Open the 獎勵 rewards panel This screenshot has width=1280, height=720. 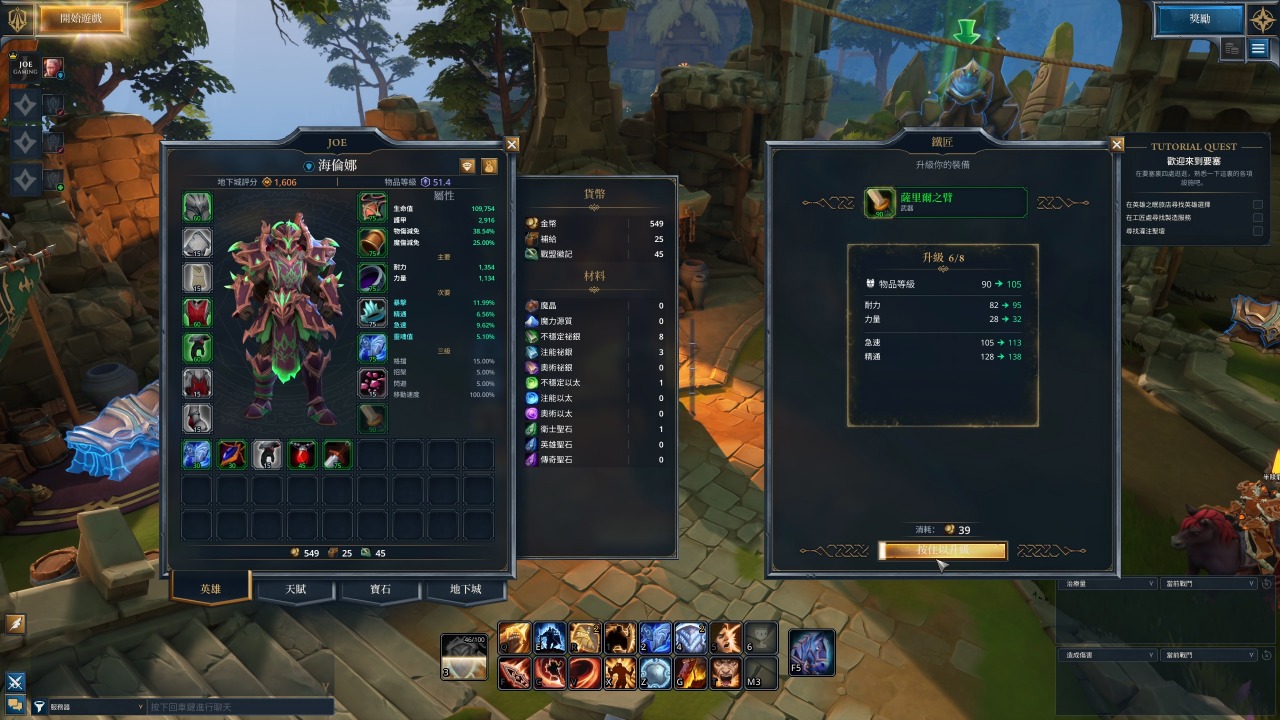(x=1199, y=18)
